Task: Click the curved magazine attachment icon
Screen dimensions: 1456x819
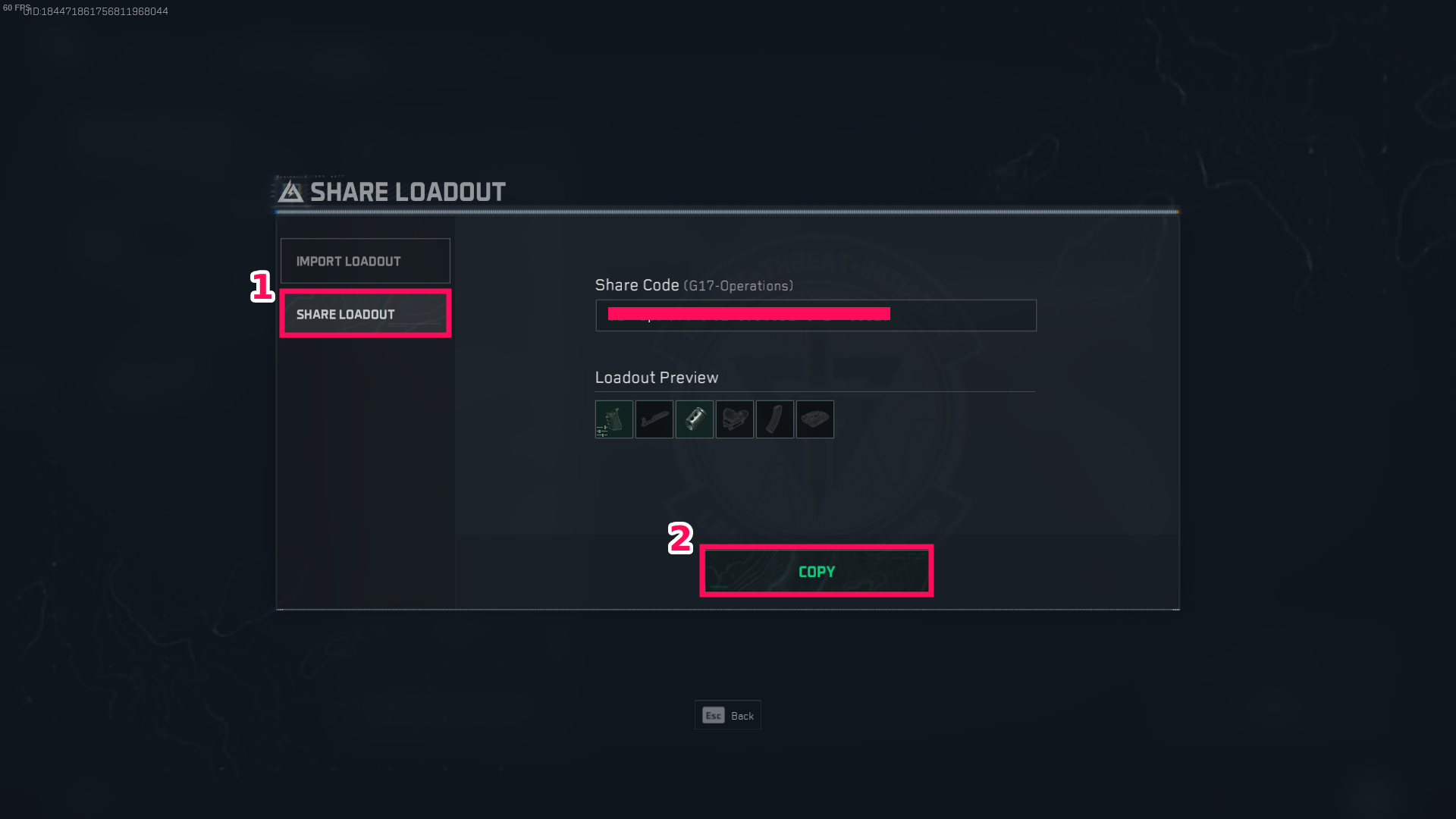Action: (775, 419)
